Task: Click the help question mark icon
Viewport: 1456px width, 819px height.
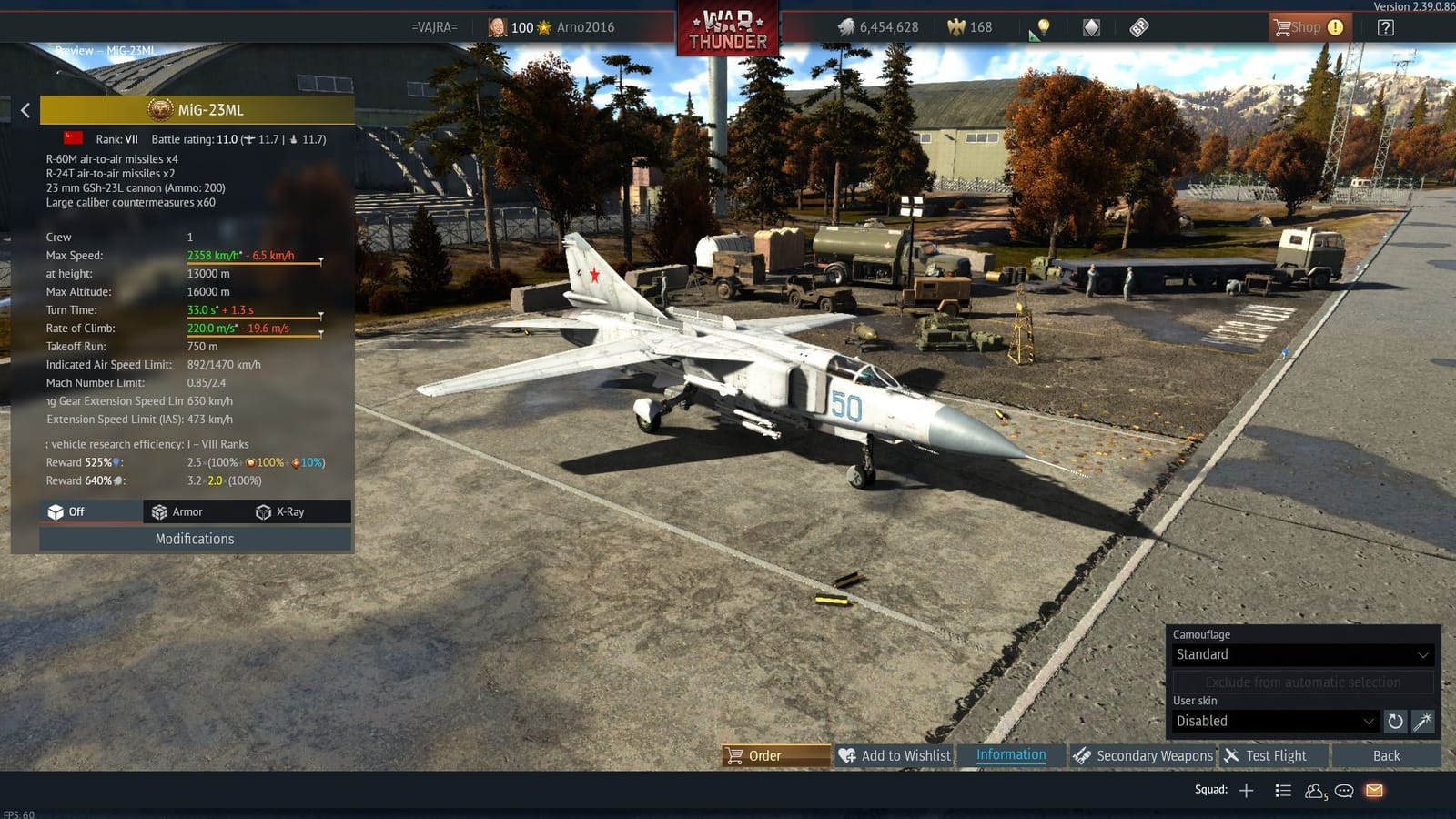Action: (x=1384, y=27)
